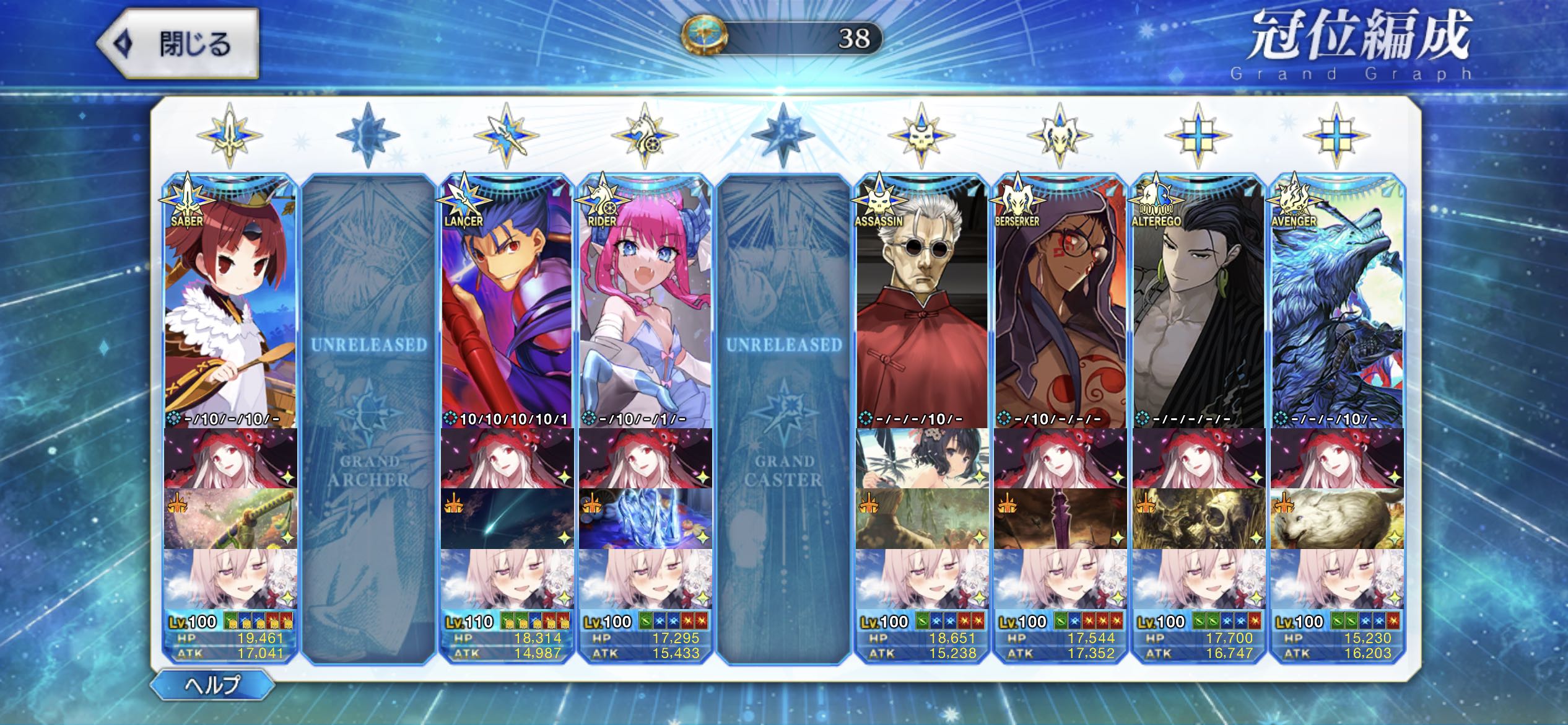Screen dimensions: 1568x725
Task: Close the Grand Graph screen
Action: click(178, 44)
